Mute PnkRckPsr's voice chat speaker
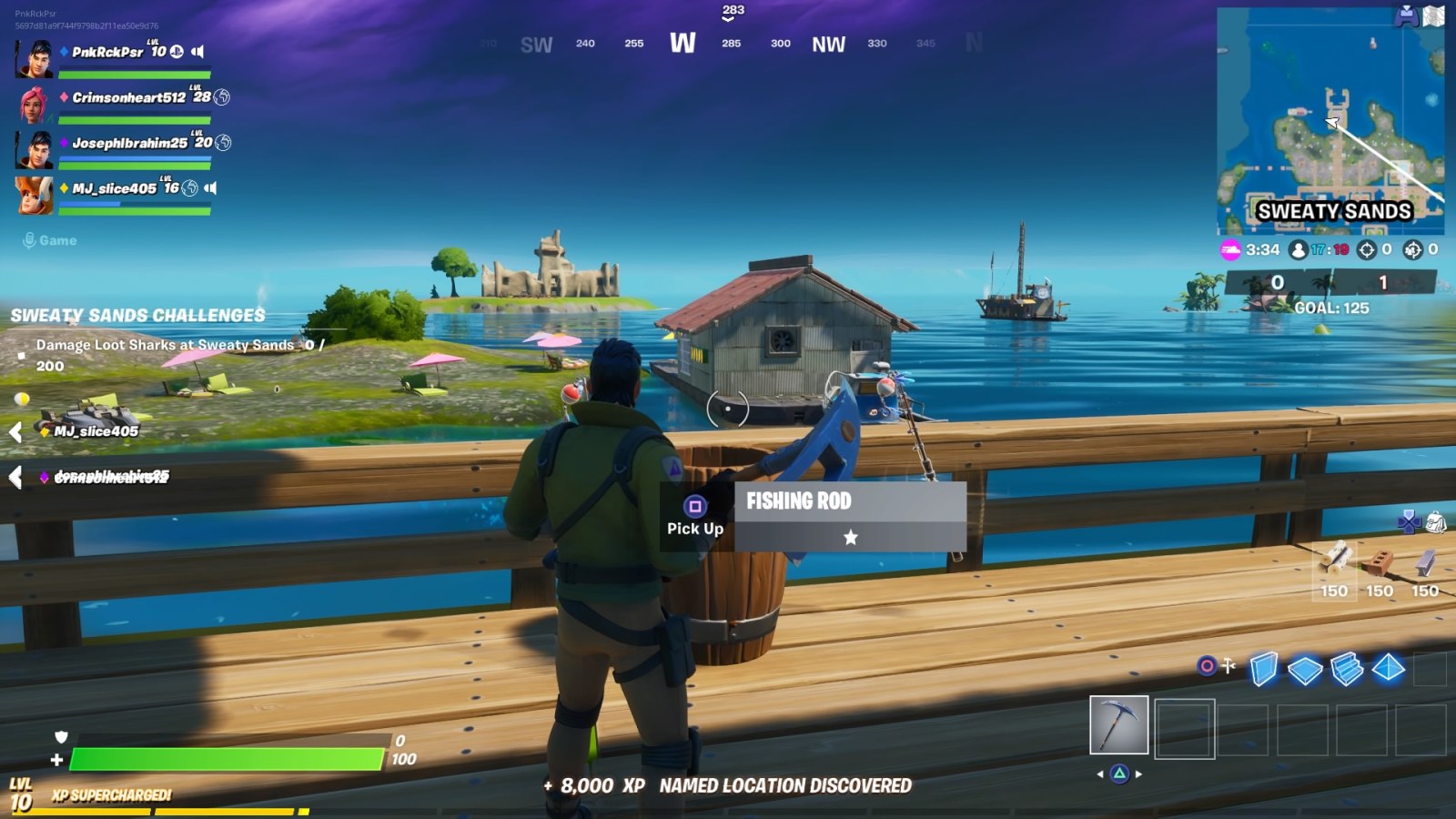Viewport: 1456px width, 819px height. tap(197, 53)
